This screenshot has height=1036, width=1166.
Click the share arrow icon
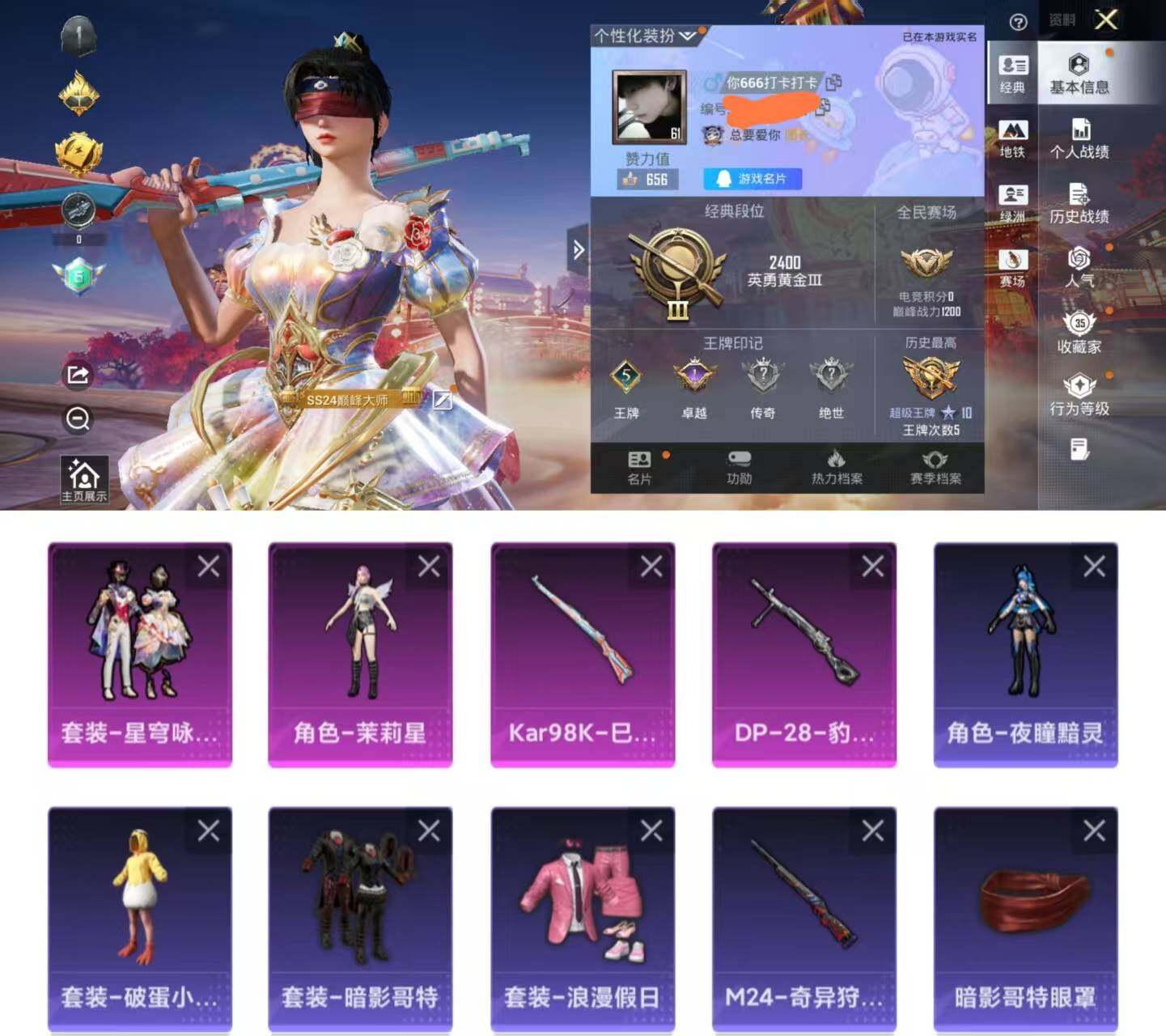tap(78, 375)
